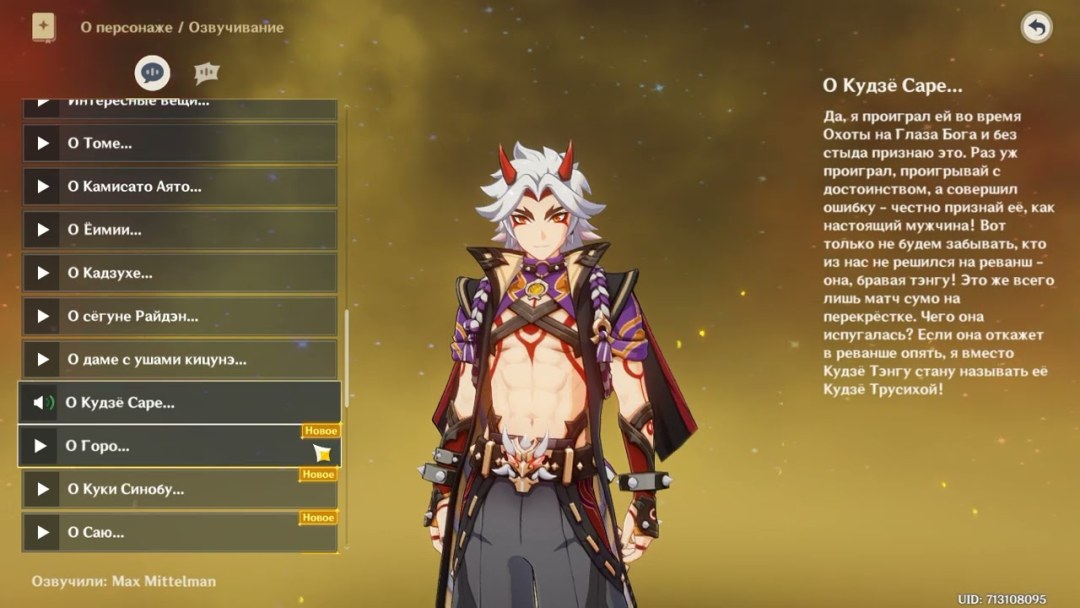
Task: Play "О сёгуне Райдэн..." voice-over
Action: click(180, 316)
